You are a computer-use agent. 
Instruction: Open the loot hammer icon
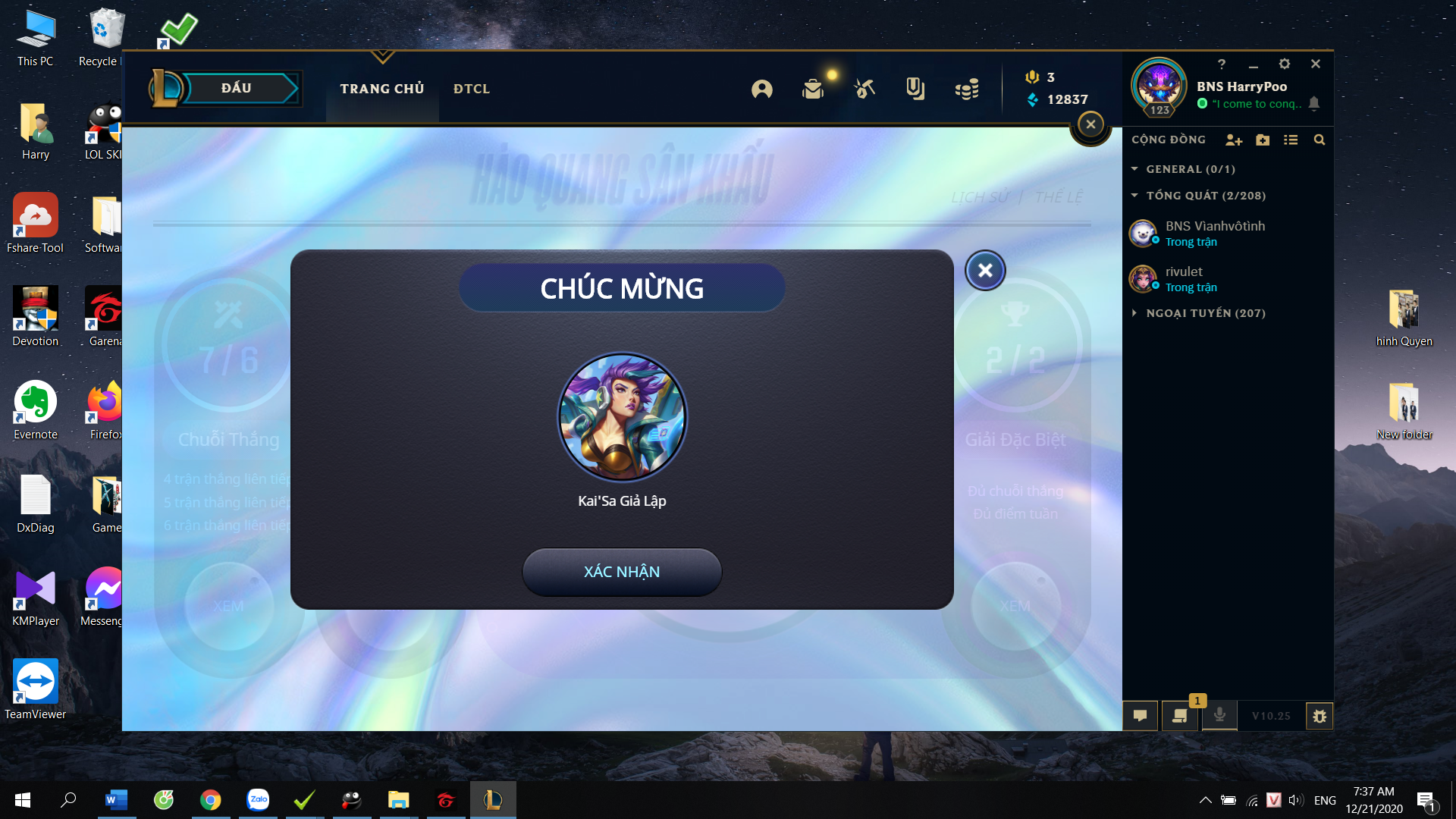pos(864,89)
